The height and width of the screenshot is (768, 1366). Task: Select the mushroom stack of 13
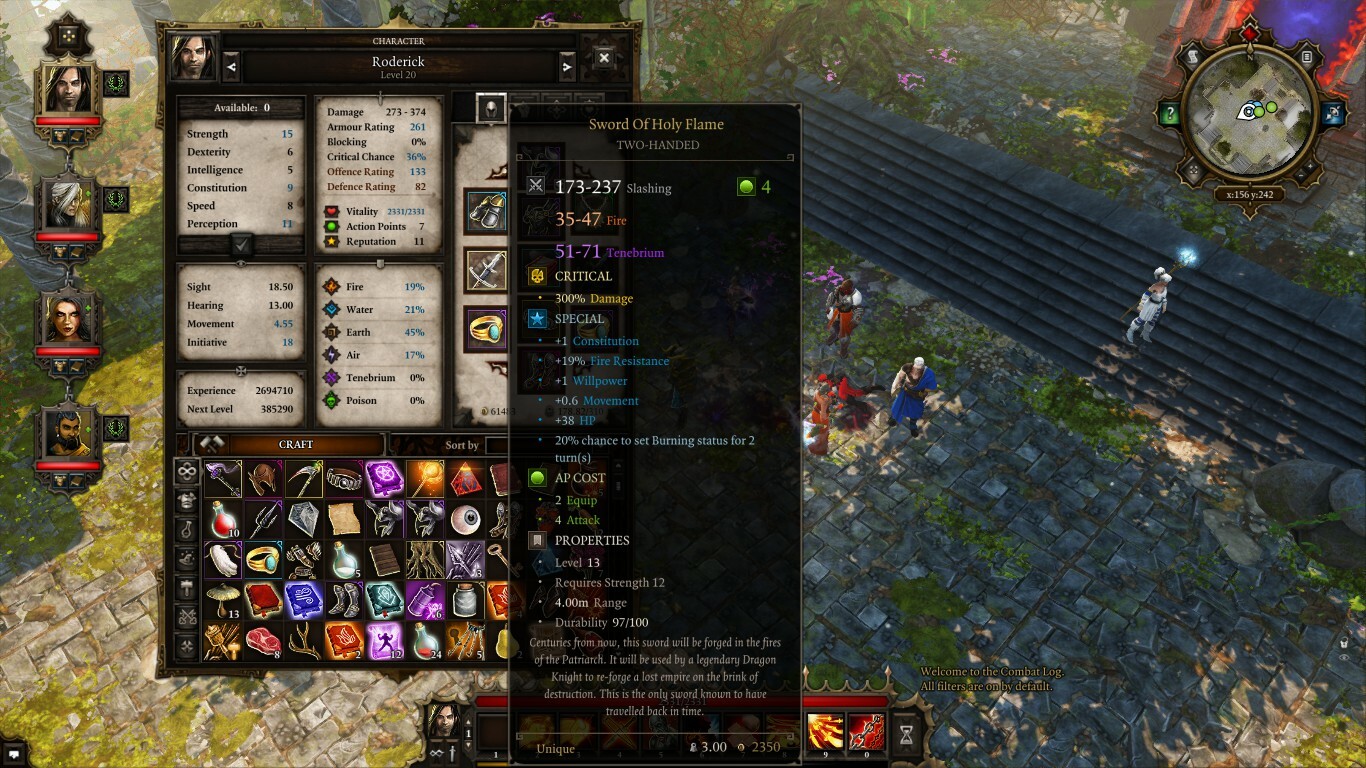point(224,601)
